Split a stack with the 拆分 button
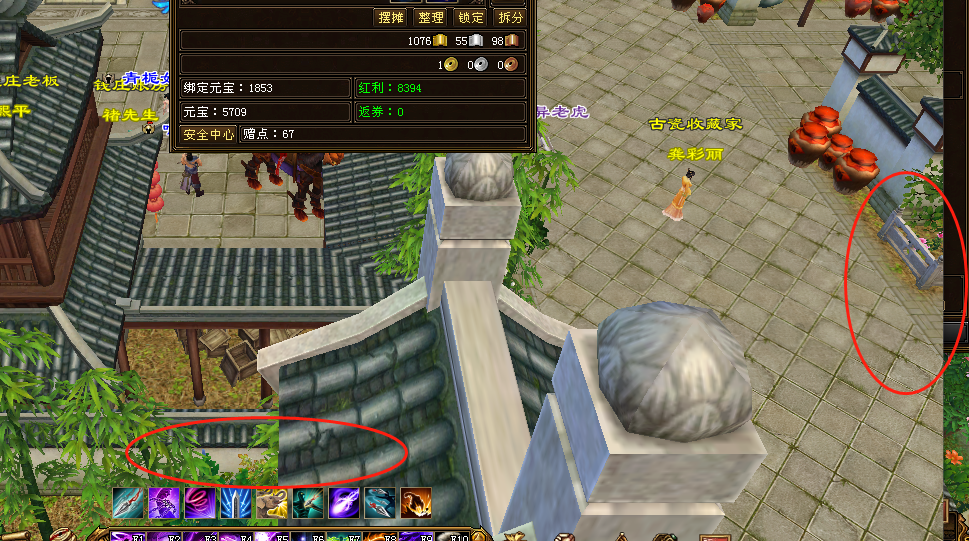The image size is (969, 541). [x=510, y=17]
